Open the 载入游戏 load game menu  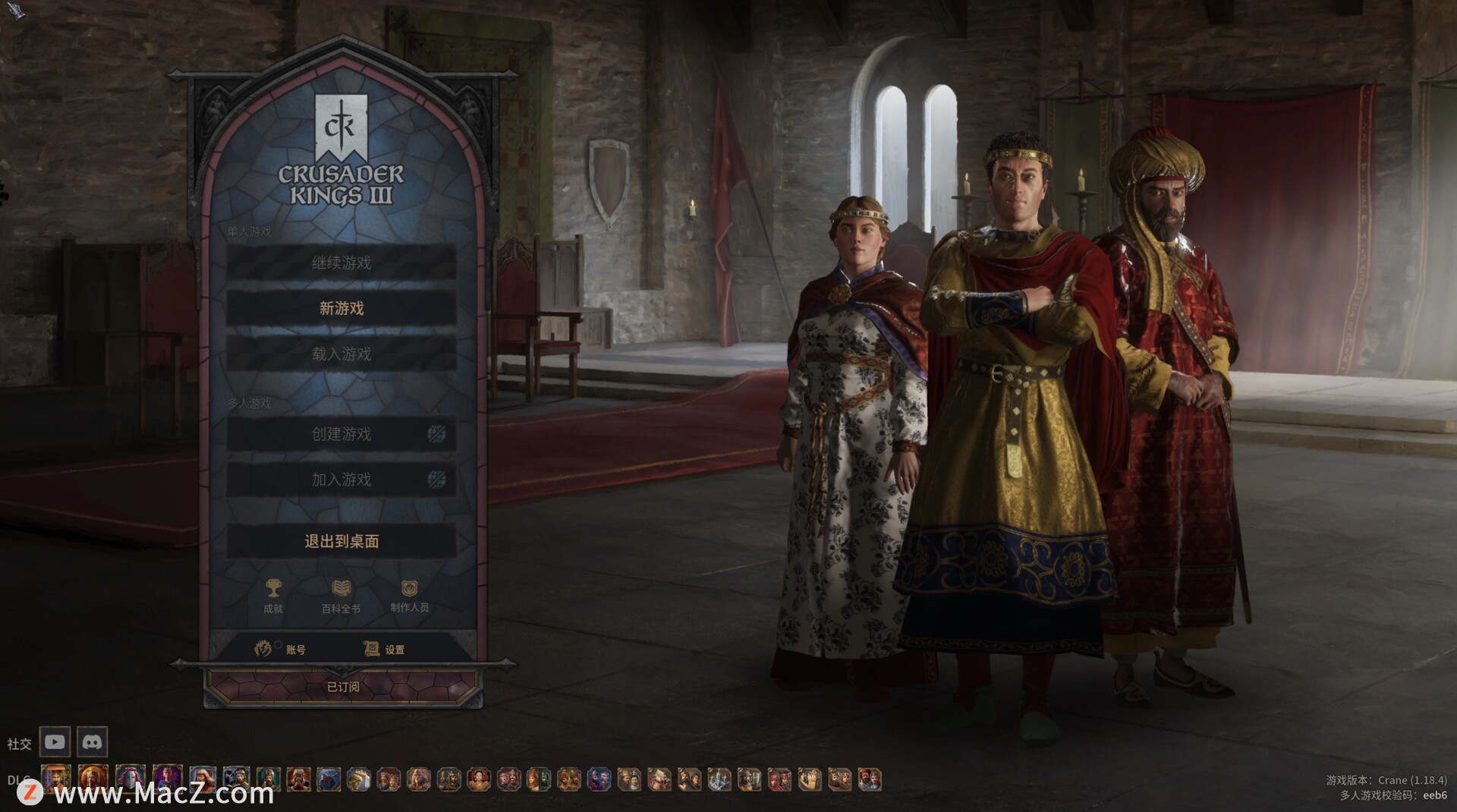pos(341,354)
